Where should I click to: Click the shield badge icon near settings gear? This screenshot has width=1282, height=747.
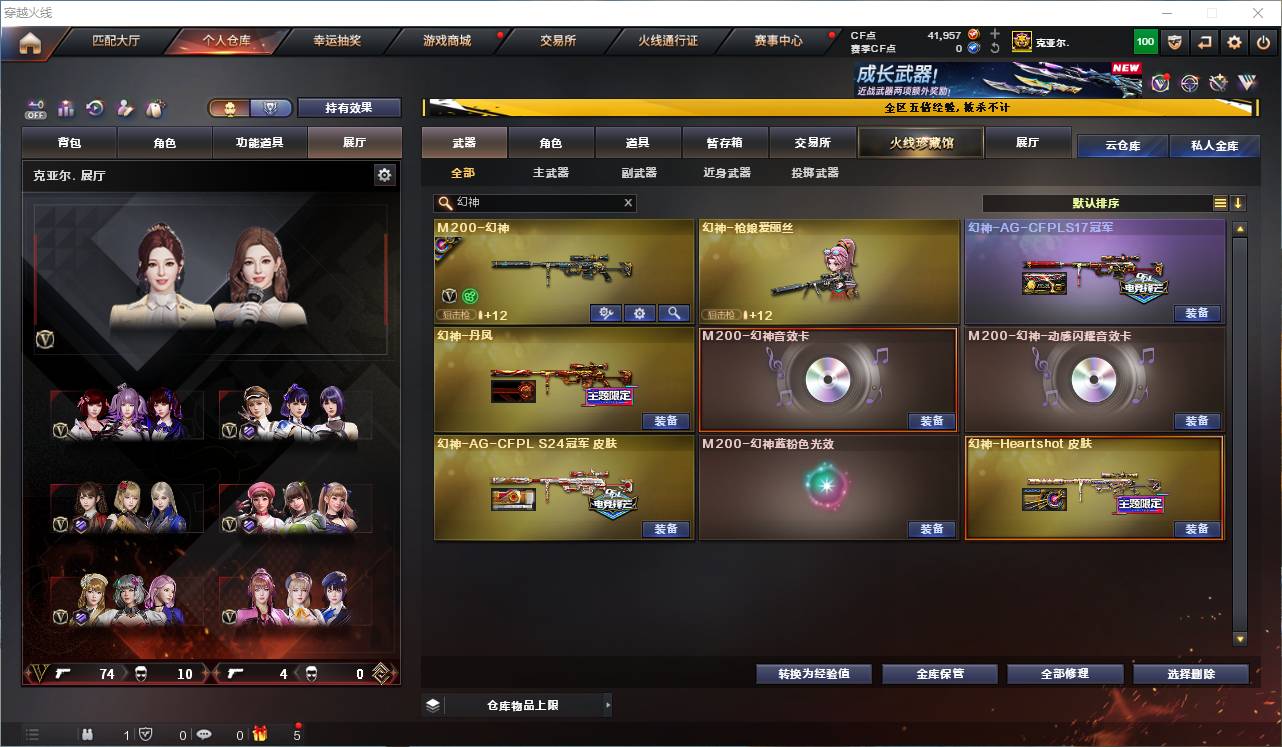[x=1173, y=41]
